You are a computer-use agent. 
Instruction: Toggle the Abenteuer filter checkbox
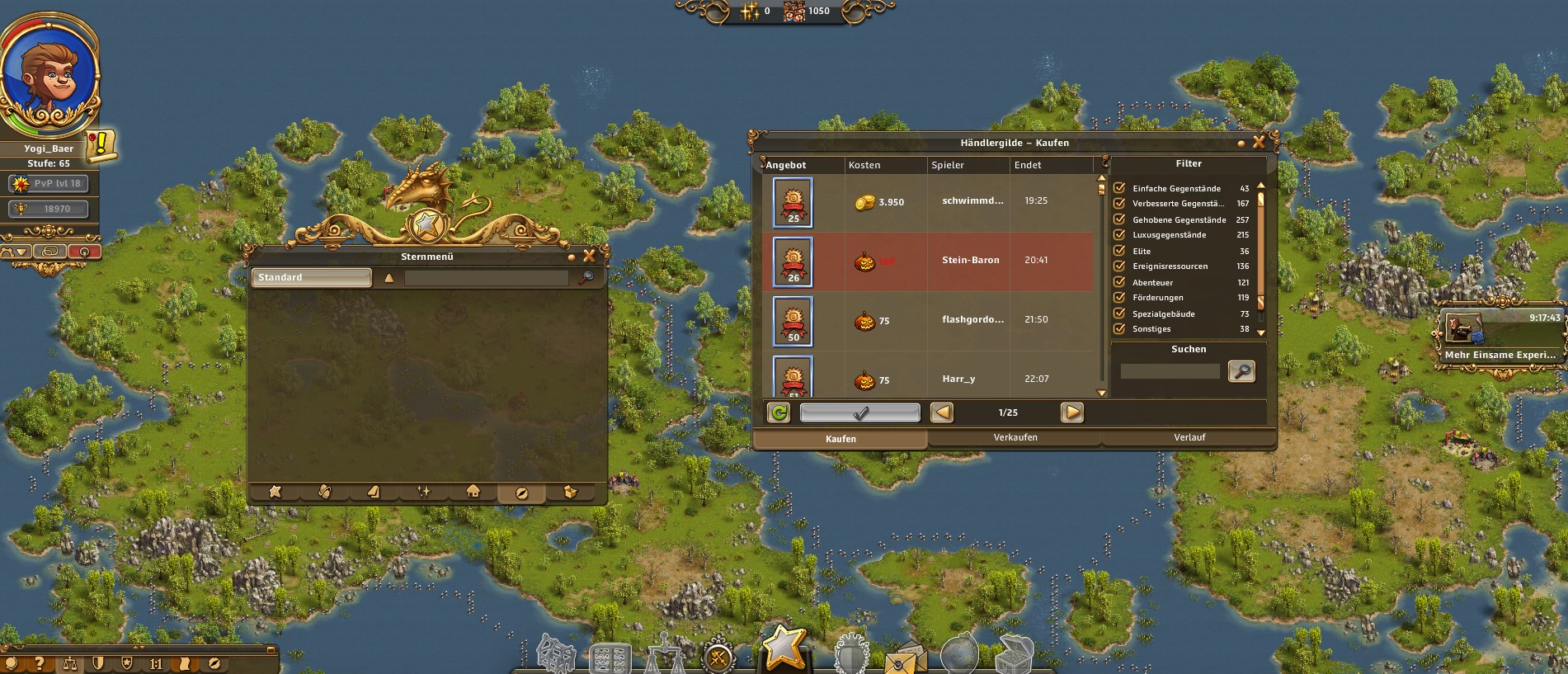tap(1119, 282)
